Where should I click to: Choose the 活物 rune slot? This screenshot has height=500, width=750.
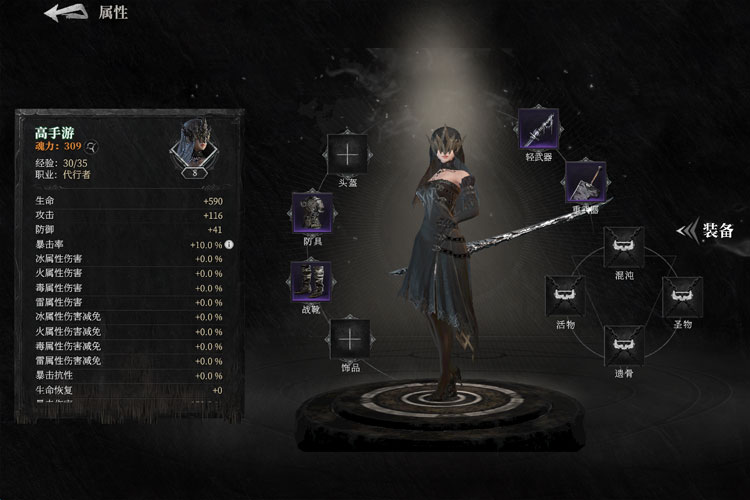pyautogui.click(x=565, y=296)
